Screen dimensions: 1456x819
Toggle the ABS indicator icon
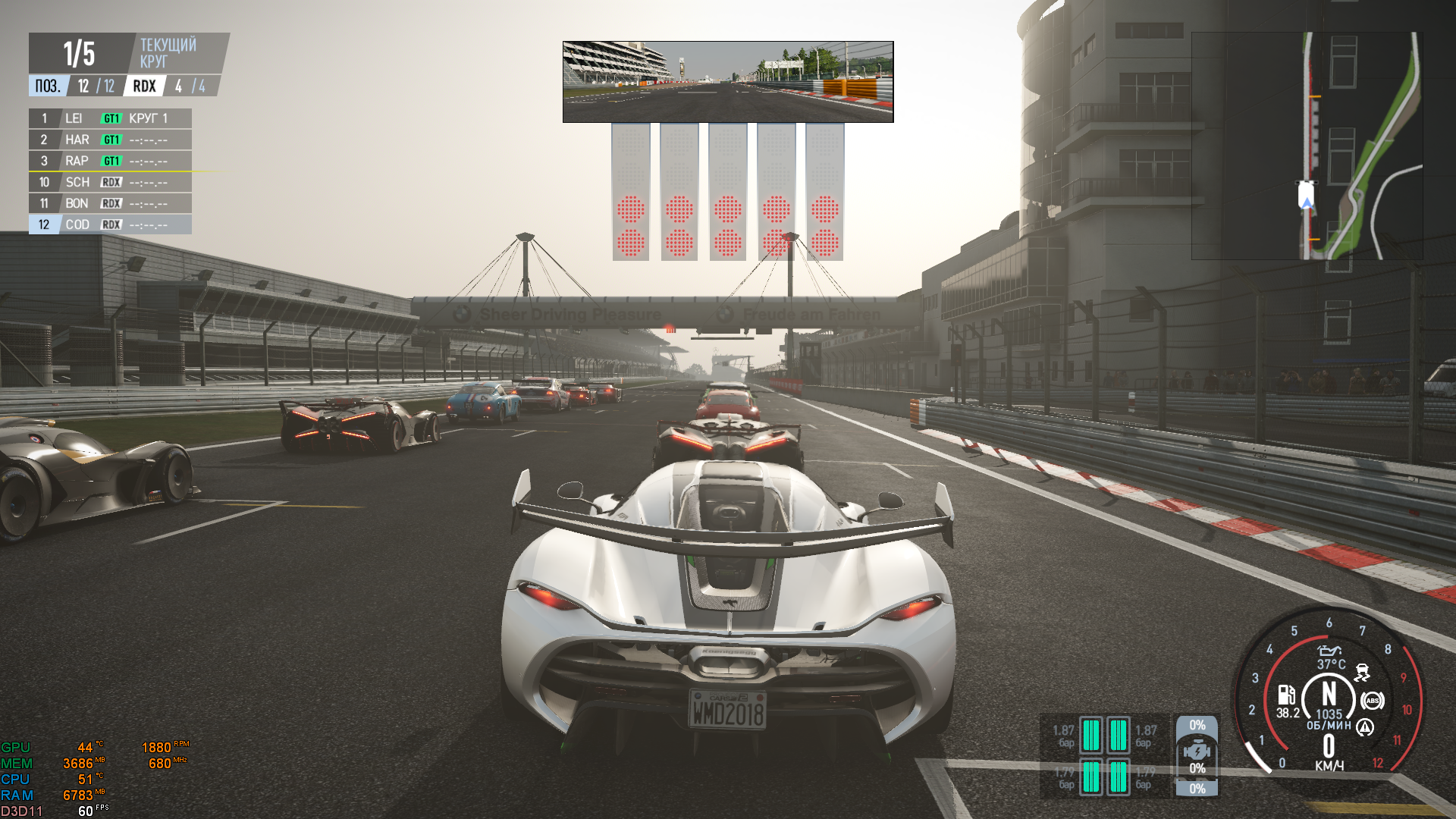tap(1372, 701)
